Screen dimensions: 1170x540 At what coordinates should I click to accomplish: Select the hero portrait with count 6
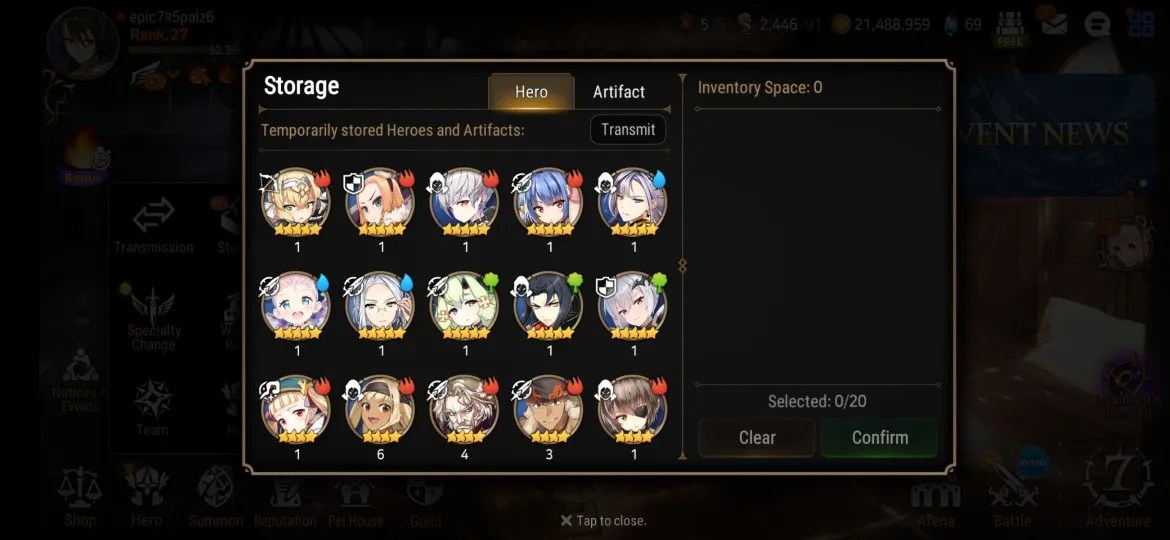point(381,409)
